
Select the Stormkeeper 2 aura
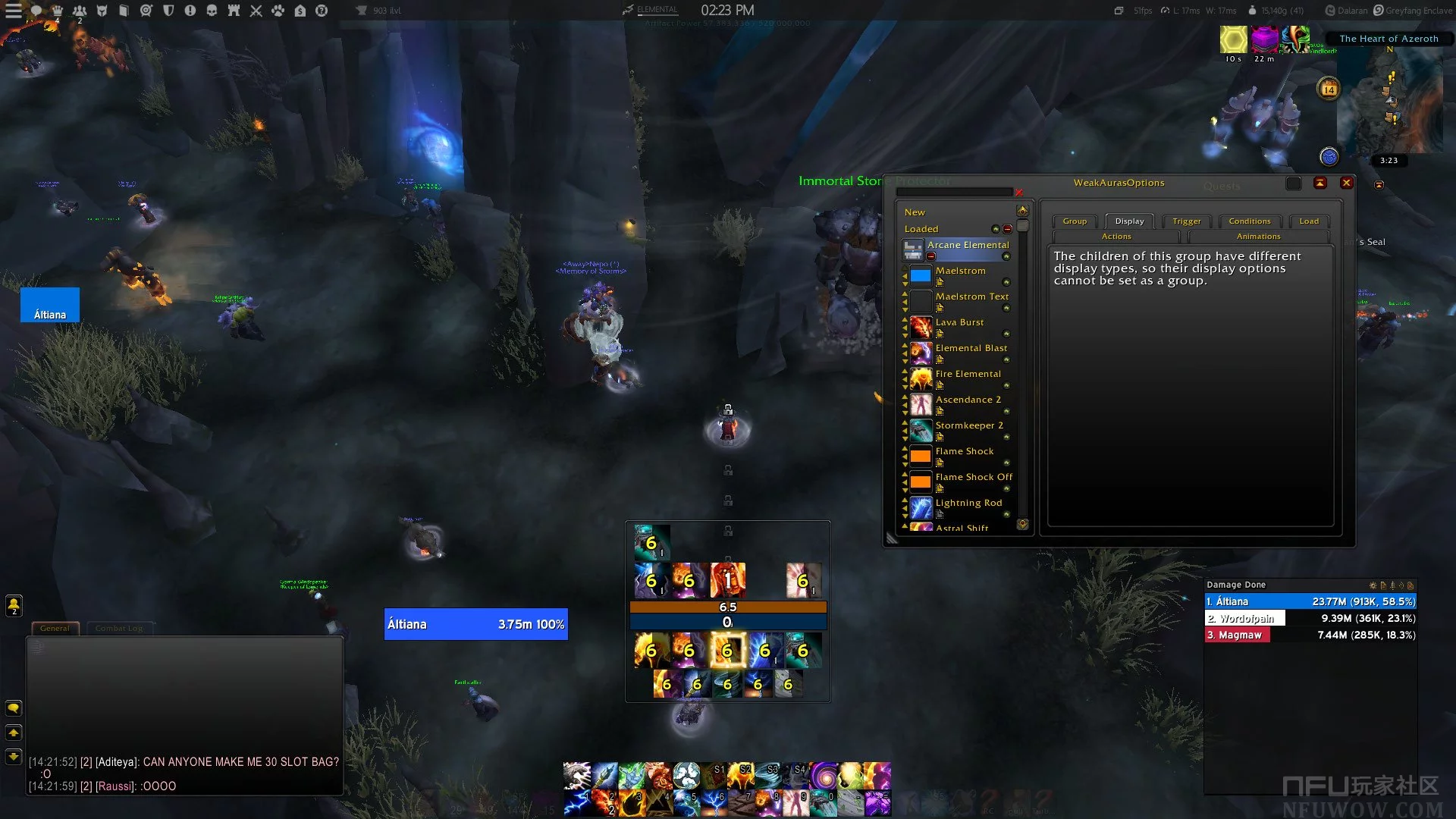point(968,426)
